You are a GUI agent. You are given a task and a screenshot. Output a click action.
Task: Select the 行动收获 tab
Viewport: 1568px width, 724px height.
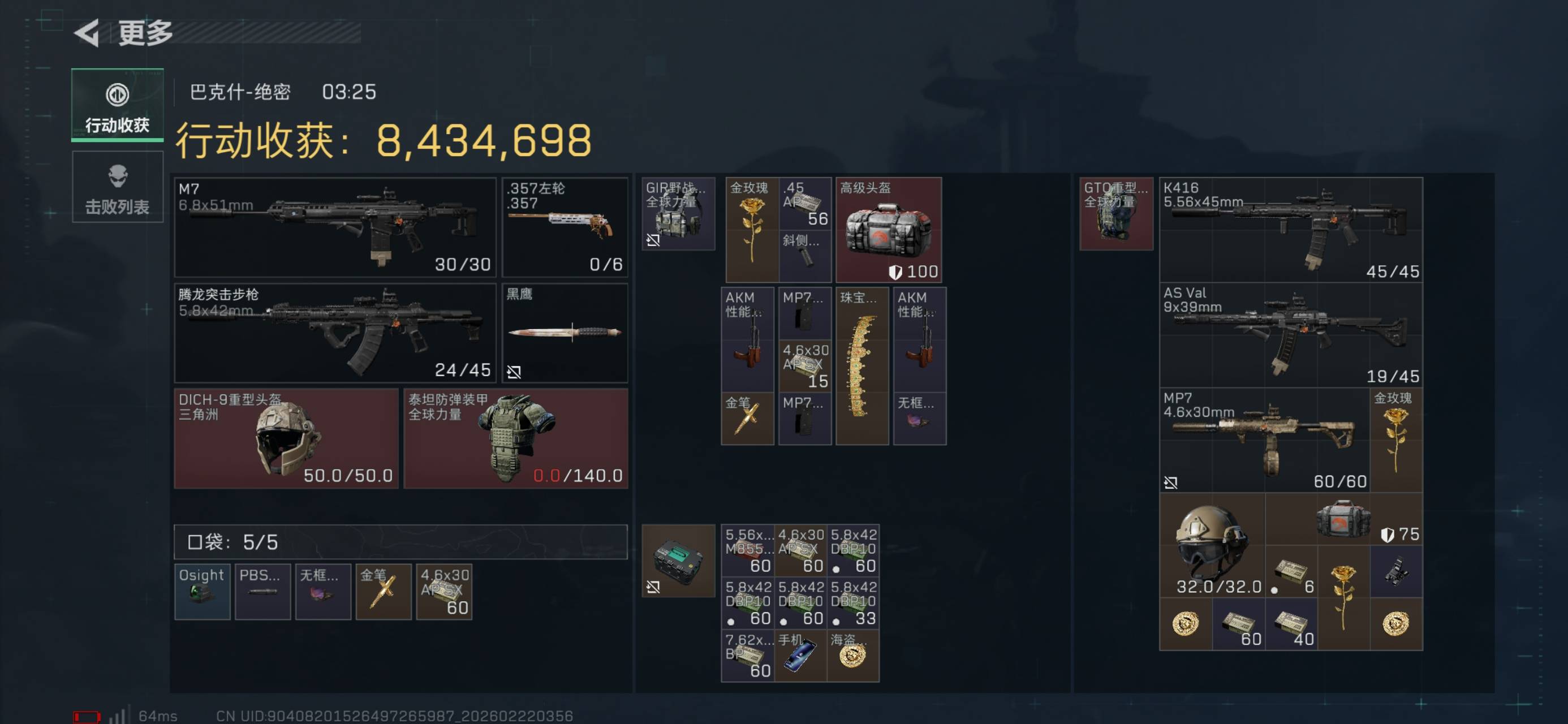click(118, 105)
